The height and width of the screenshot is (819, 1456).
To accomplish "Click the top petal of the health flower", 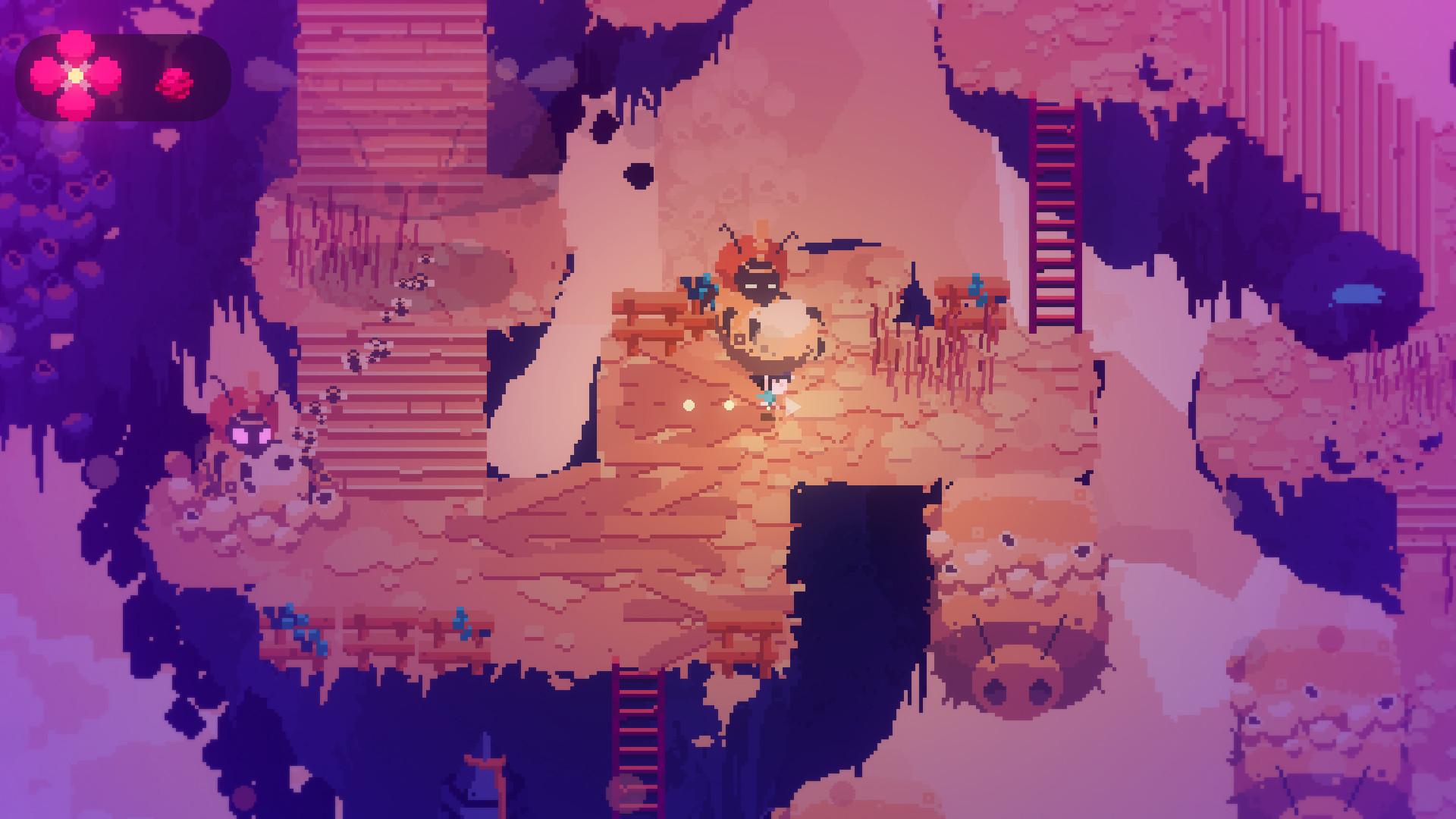I will (74, 47).
